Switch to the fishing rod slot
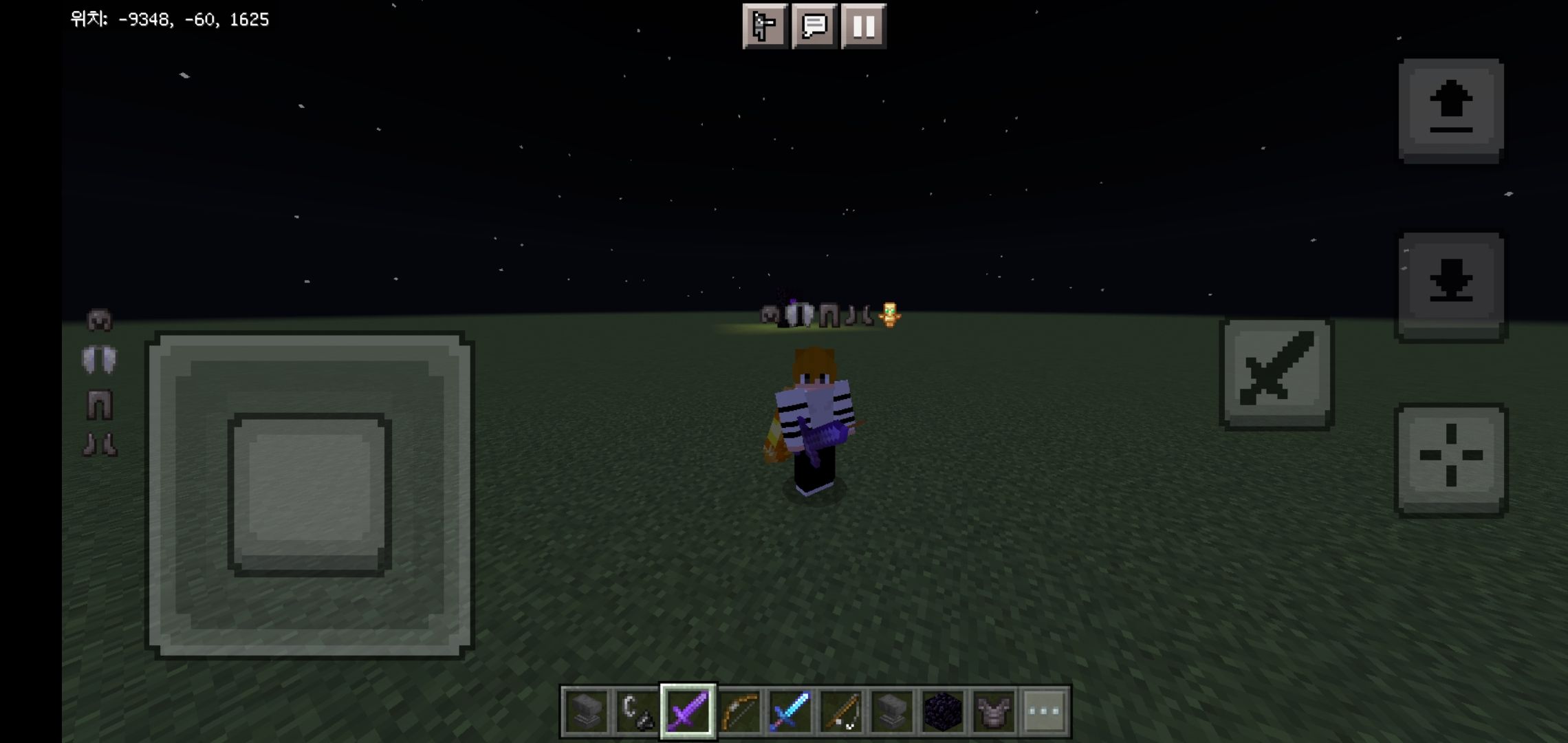1568x743 pixels. pyautogui.click(x=840, y=711)
